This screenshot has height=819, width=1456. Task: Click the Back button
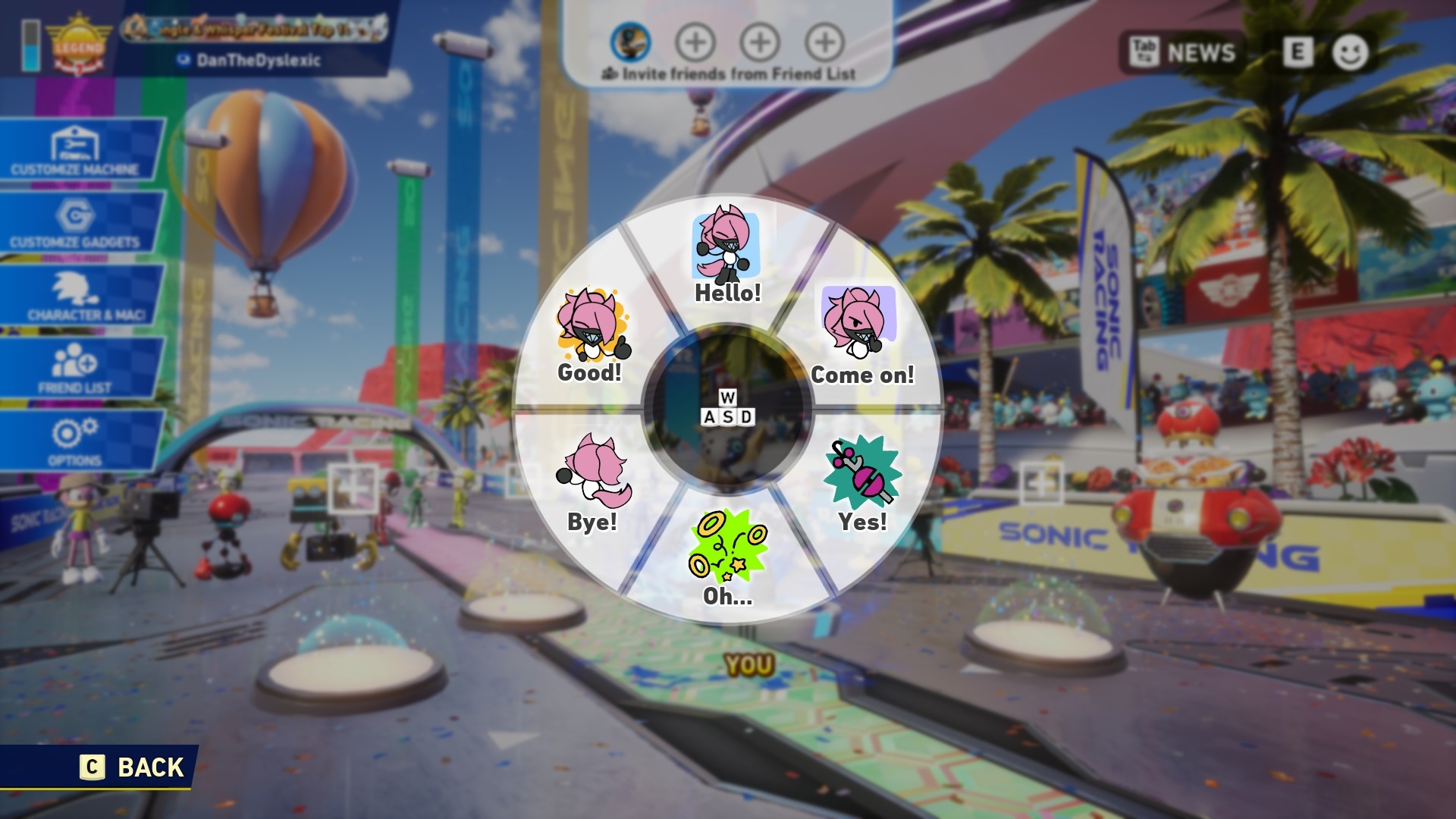[133, 767]
